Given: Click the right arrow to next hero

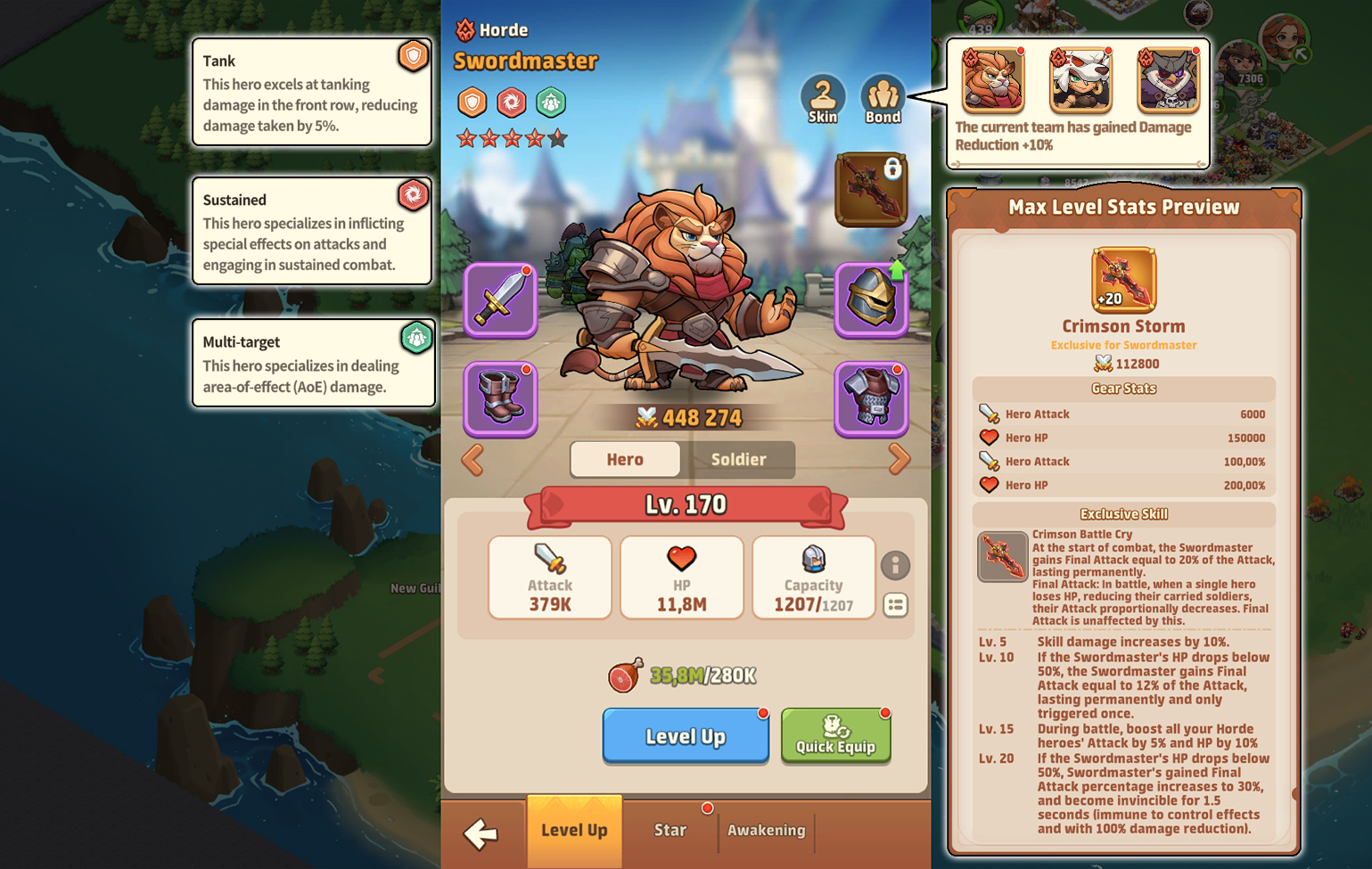Looking at the screenshot, I should (900, 460).
